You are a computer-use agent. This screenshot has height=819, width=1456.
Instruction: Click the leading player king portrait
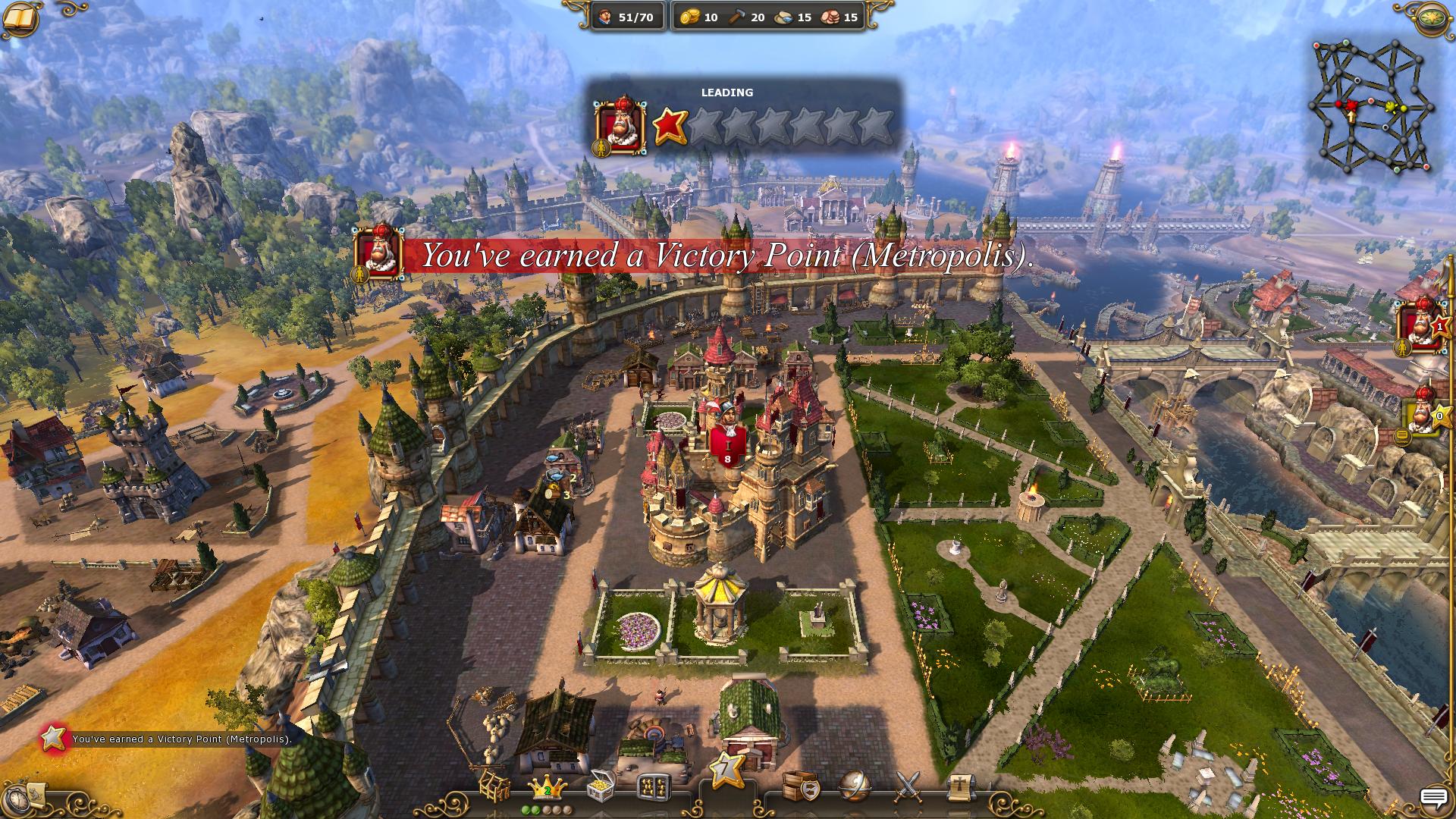tap(621, 126)
